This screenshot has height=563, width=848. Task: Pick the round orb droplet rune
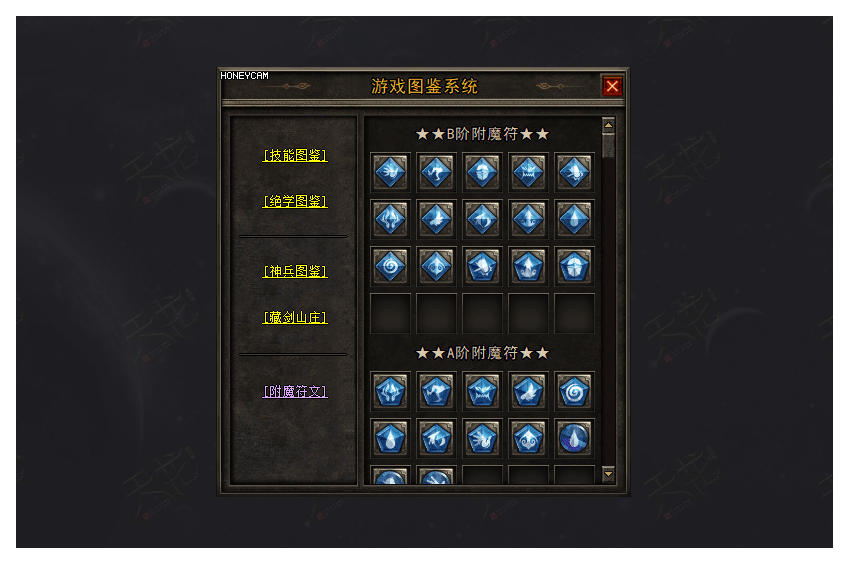(x=575, y=437)
